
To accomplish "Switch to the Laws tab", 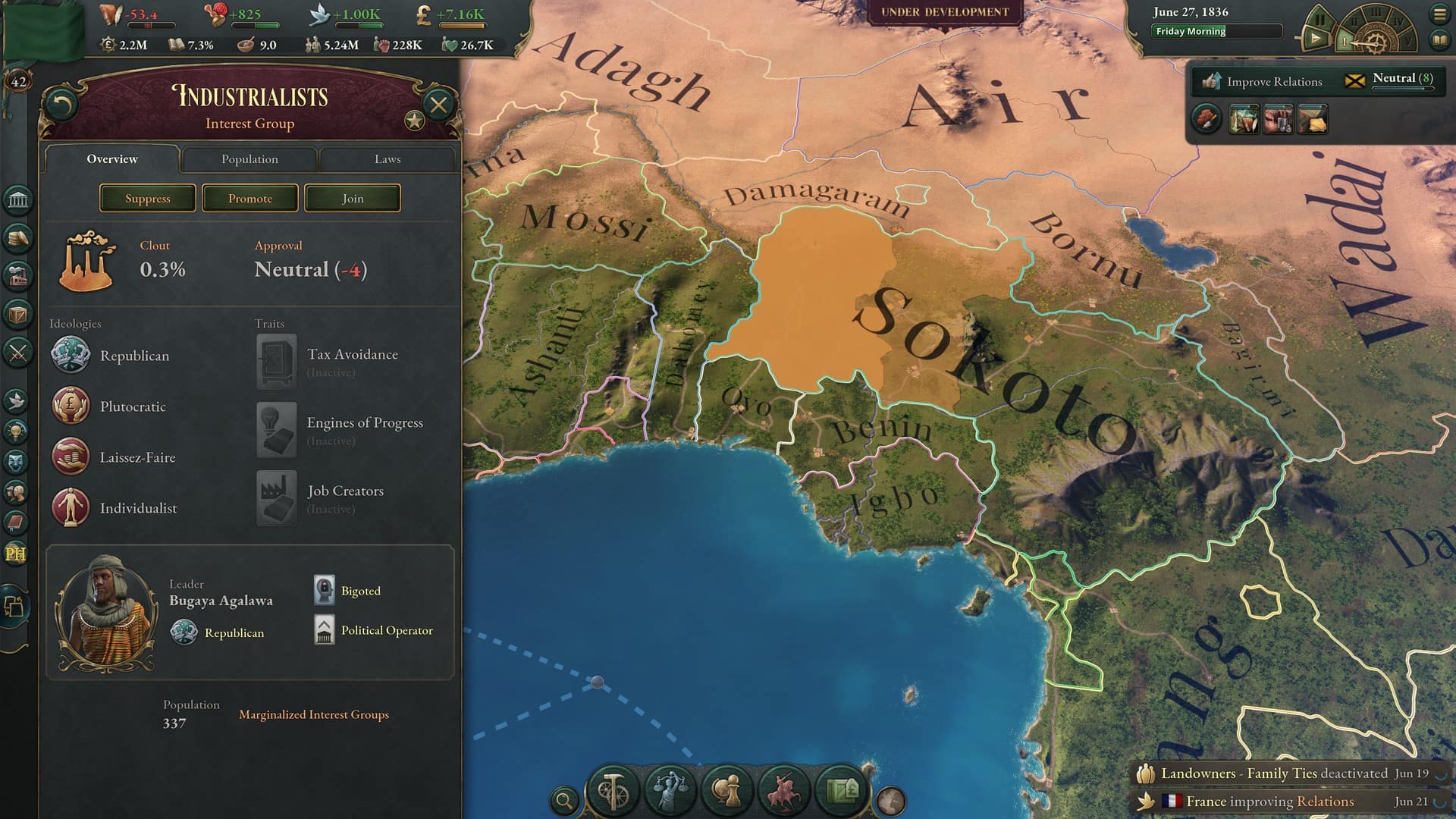I will [x=388, y=159].
